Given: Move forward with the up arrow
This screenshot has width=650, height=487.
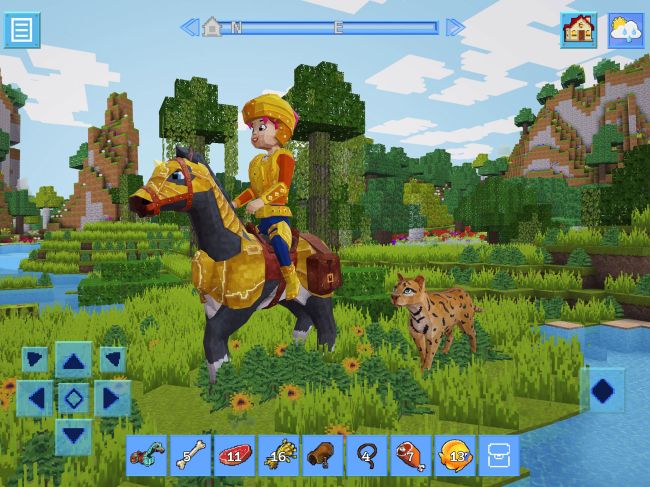Looking at the screenshot, I should (x=73, y=360).
